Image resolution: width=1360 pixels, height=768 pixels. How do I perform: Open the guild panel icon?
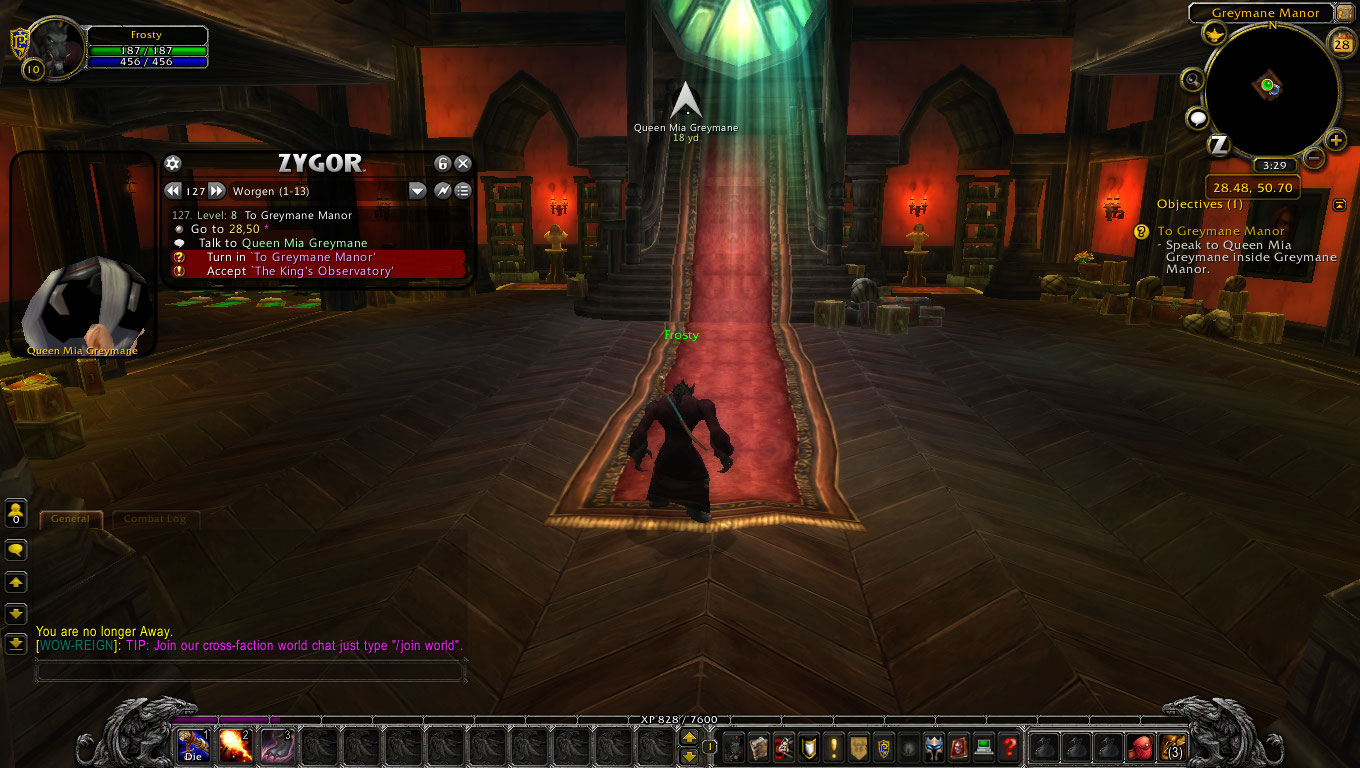(x=858, y=747)
